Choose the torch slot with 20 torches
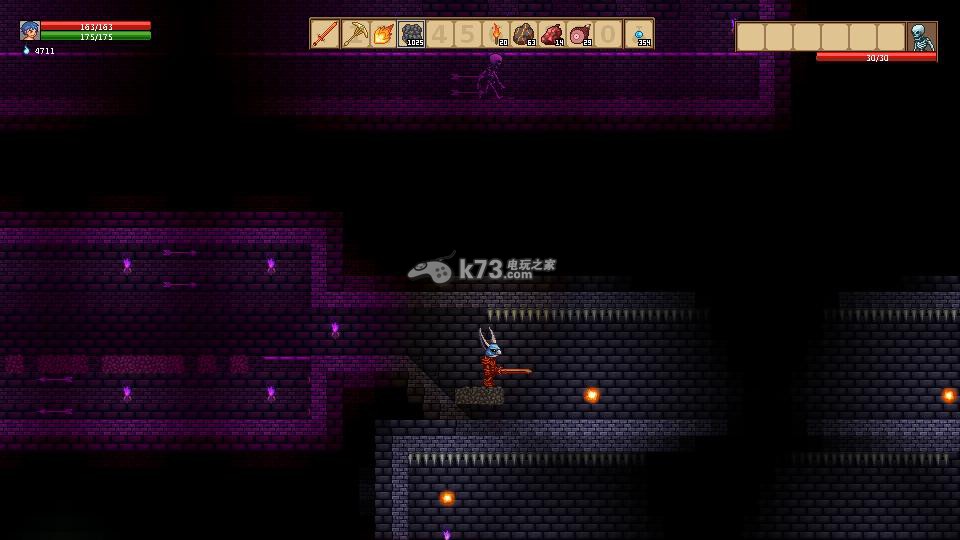Image resolution: width=960 pixels, height=540 pixels. pyautogui.click(x=496, y=34)
